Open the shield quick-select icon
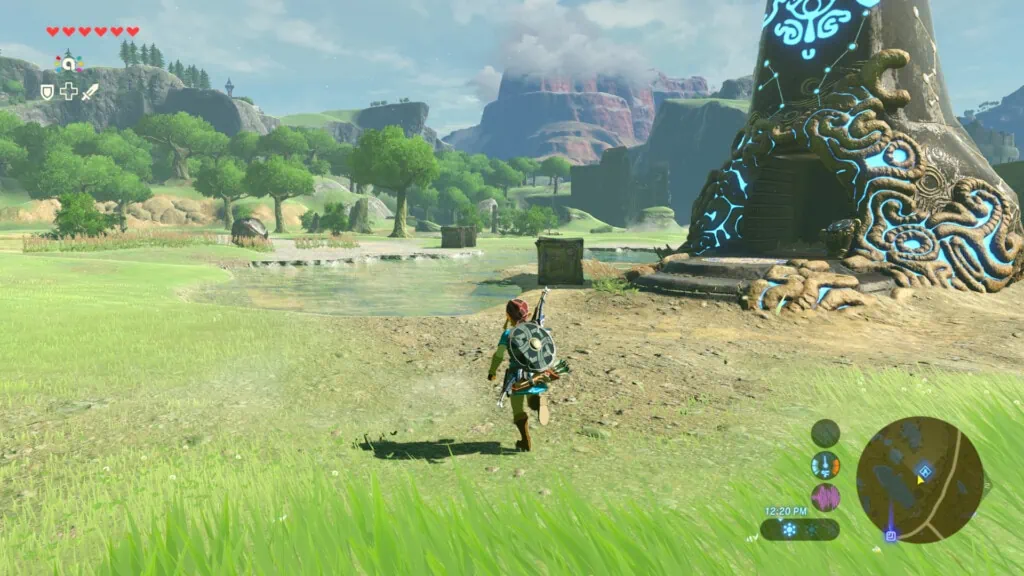 [x=47, y=92]
